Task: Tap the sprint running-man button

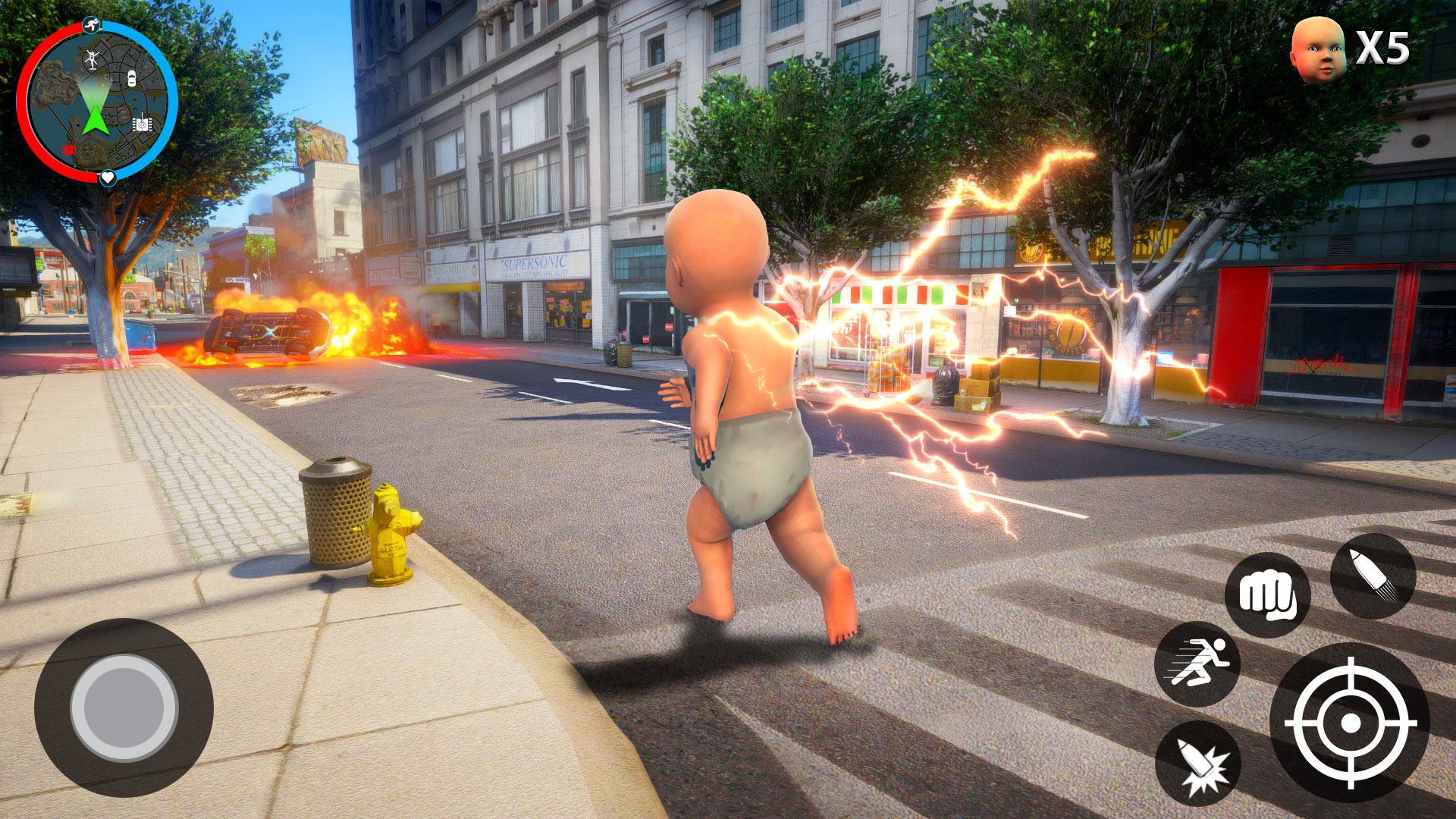Action: coord(1197,664)
